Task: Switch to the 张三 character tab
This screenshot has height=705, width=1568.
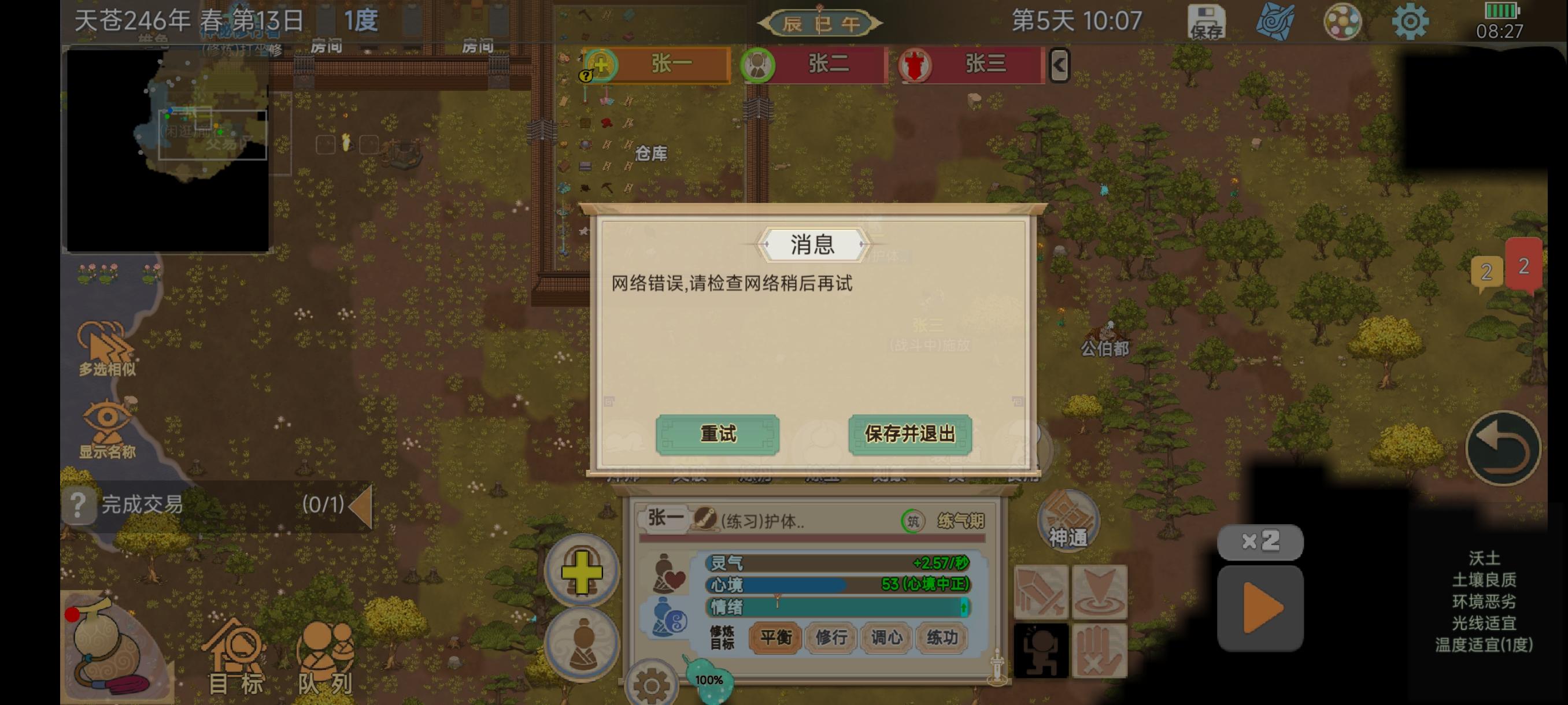Action: pyautogui.click(x=968, y=65)
